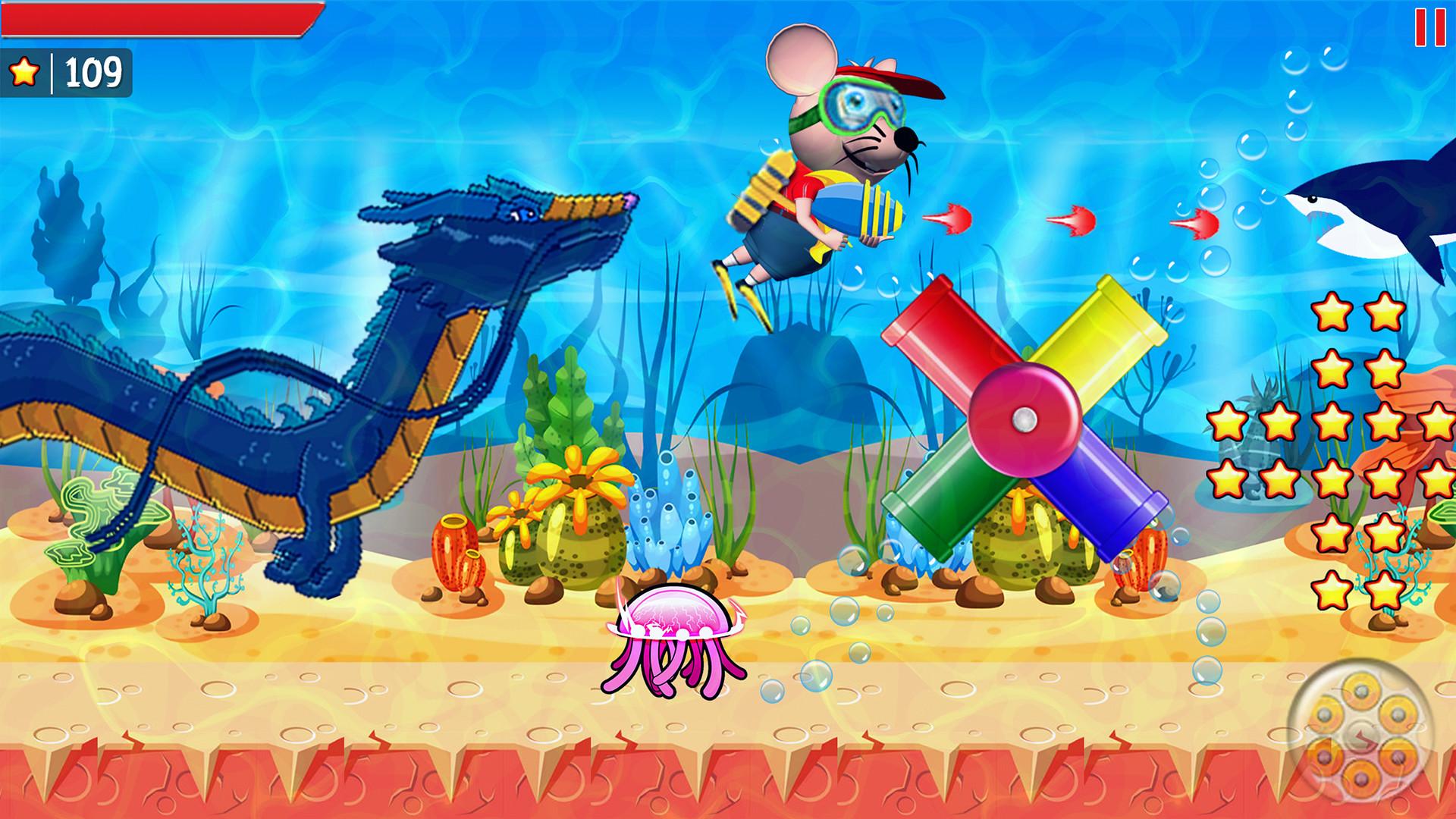Click the red health bar at the top
The image size is (1456, 819).
(152, 19)
